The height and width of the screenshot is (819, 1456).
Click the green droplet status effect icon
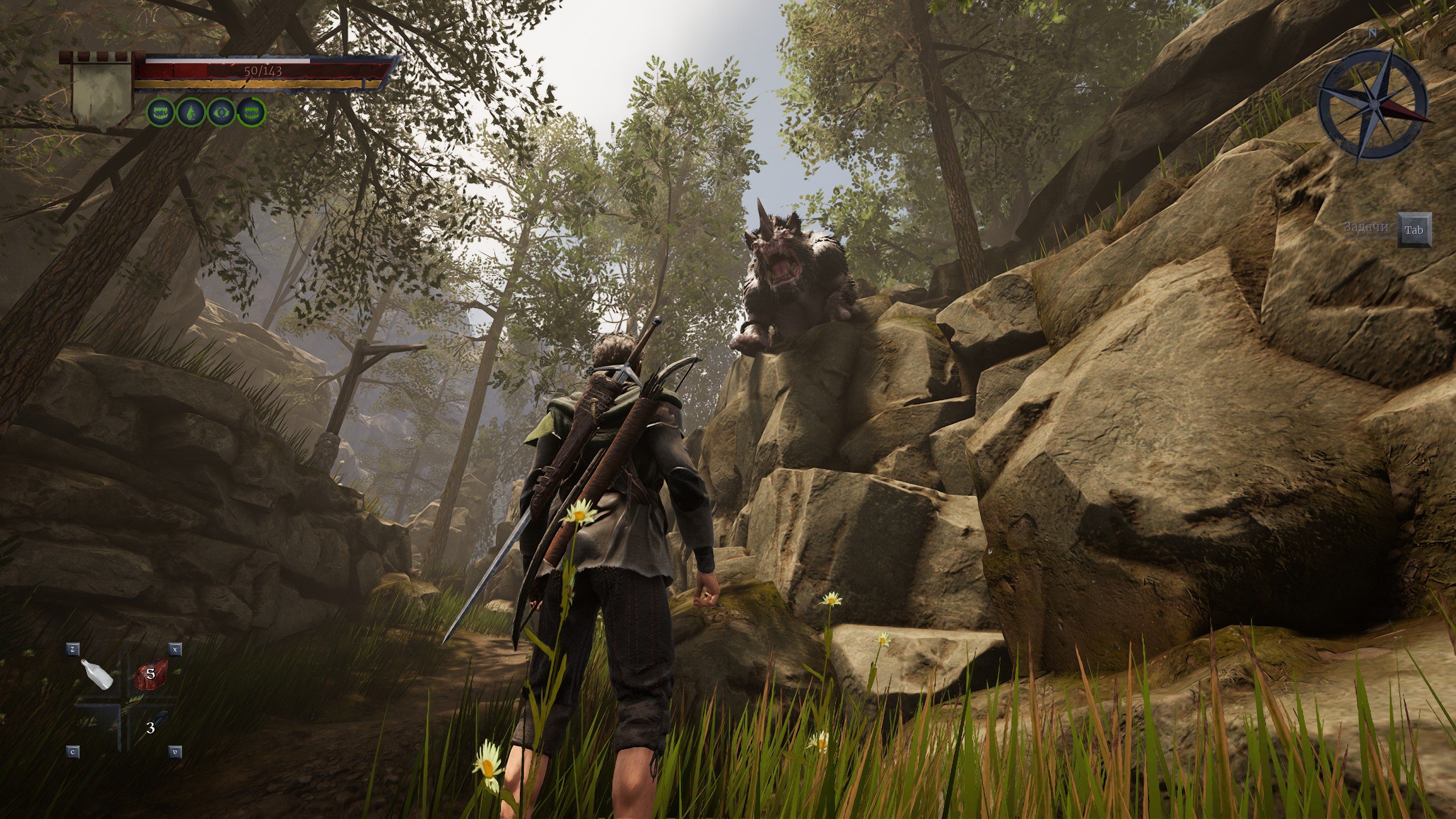point(190,112)
